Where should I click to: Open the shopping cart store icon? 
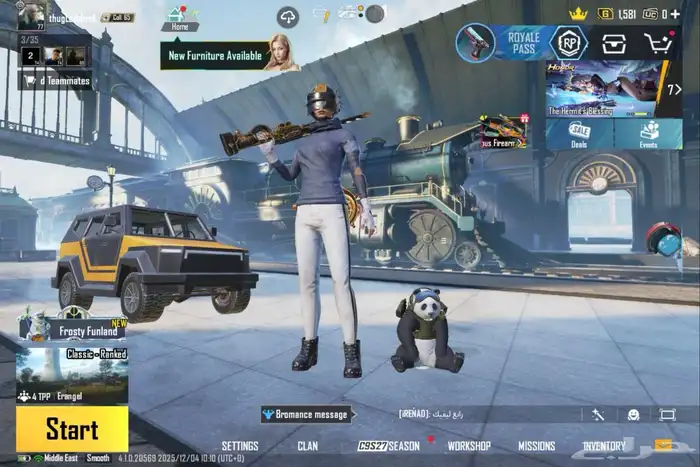tap(658, 43)
